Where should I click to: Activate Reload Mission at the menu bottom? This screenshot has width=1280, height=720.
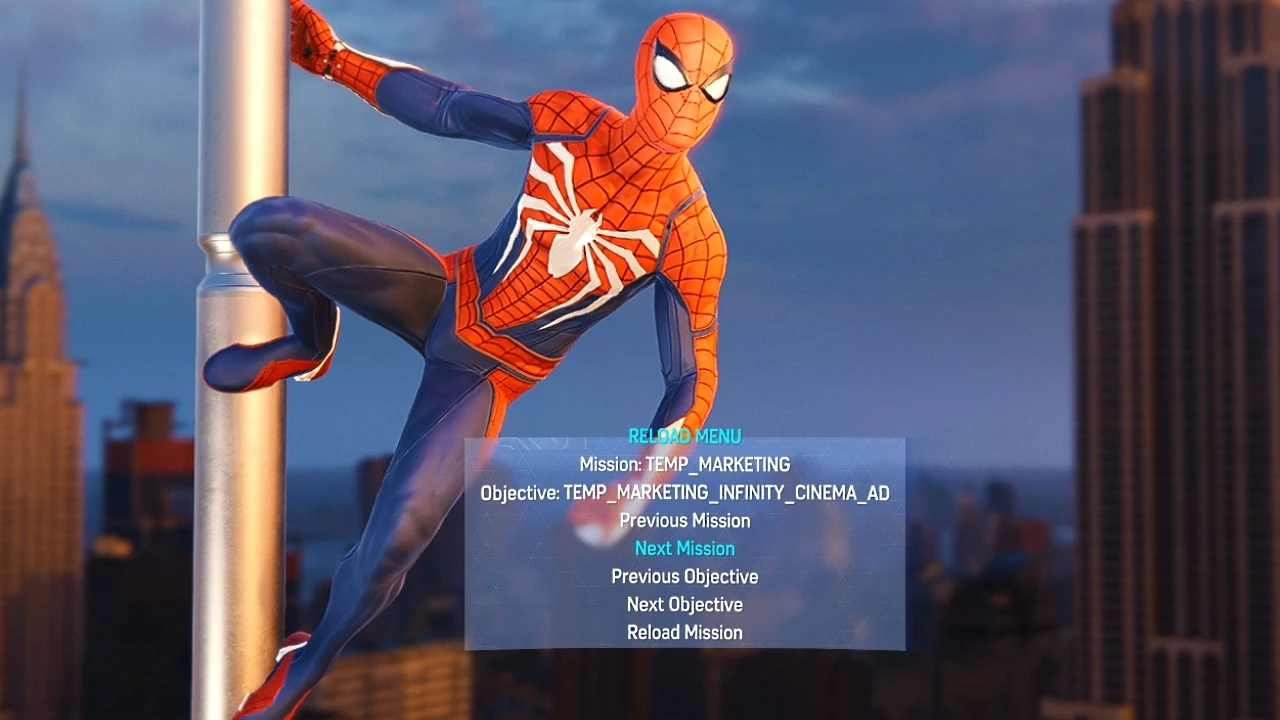tap(684, 632)
